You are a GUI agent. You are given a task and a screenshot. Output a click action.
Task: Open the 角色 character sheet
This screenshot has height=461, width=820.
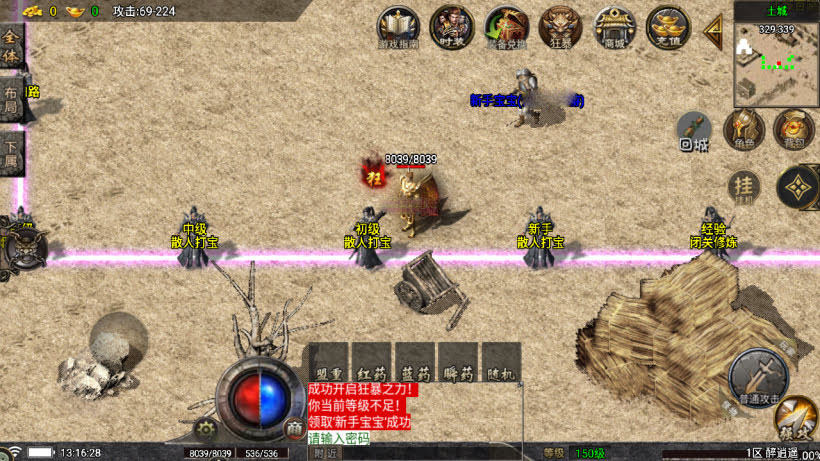[744, 129]
